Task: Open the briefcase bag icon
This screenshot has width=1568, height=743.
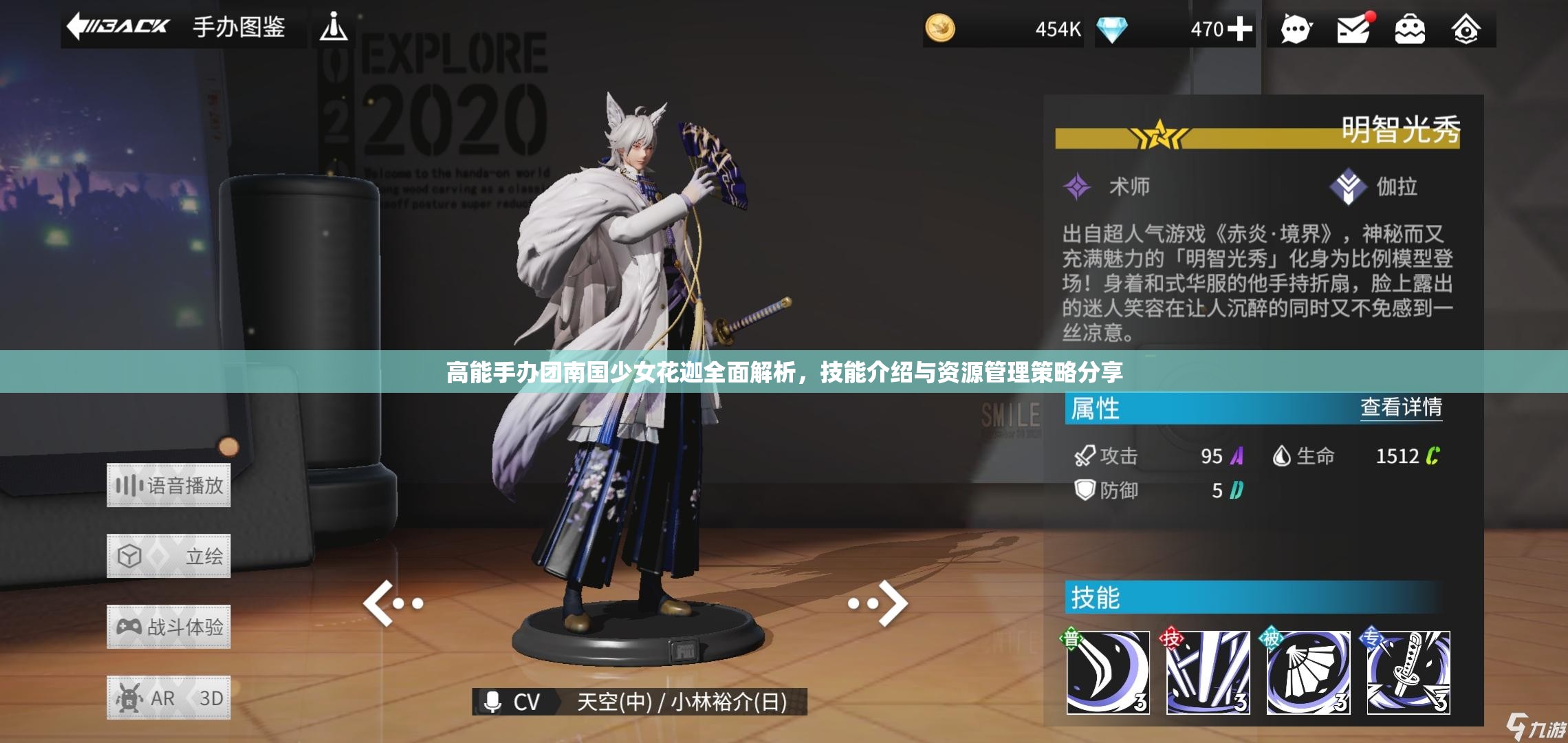Action: [x=1410, y=30]
